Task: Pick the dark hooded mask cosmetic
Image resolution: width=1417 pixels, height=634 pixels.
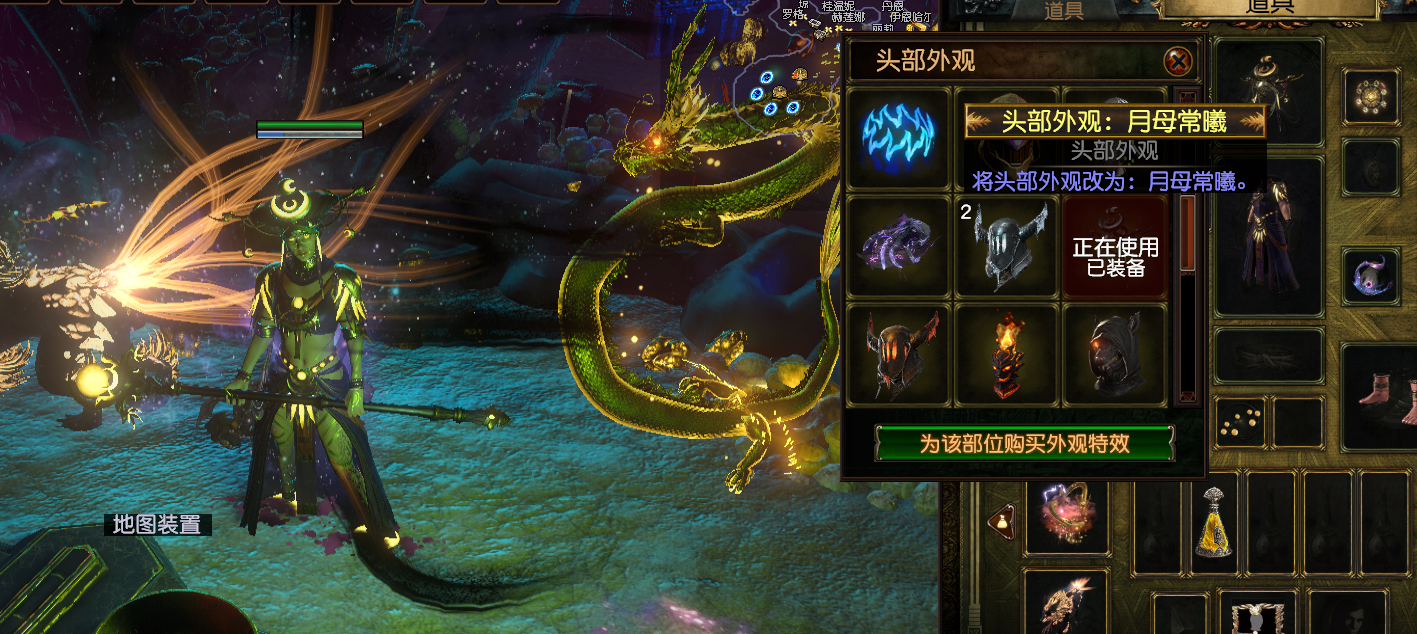Action: (1114, 354)
